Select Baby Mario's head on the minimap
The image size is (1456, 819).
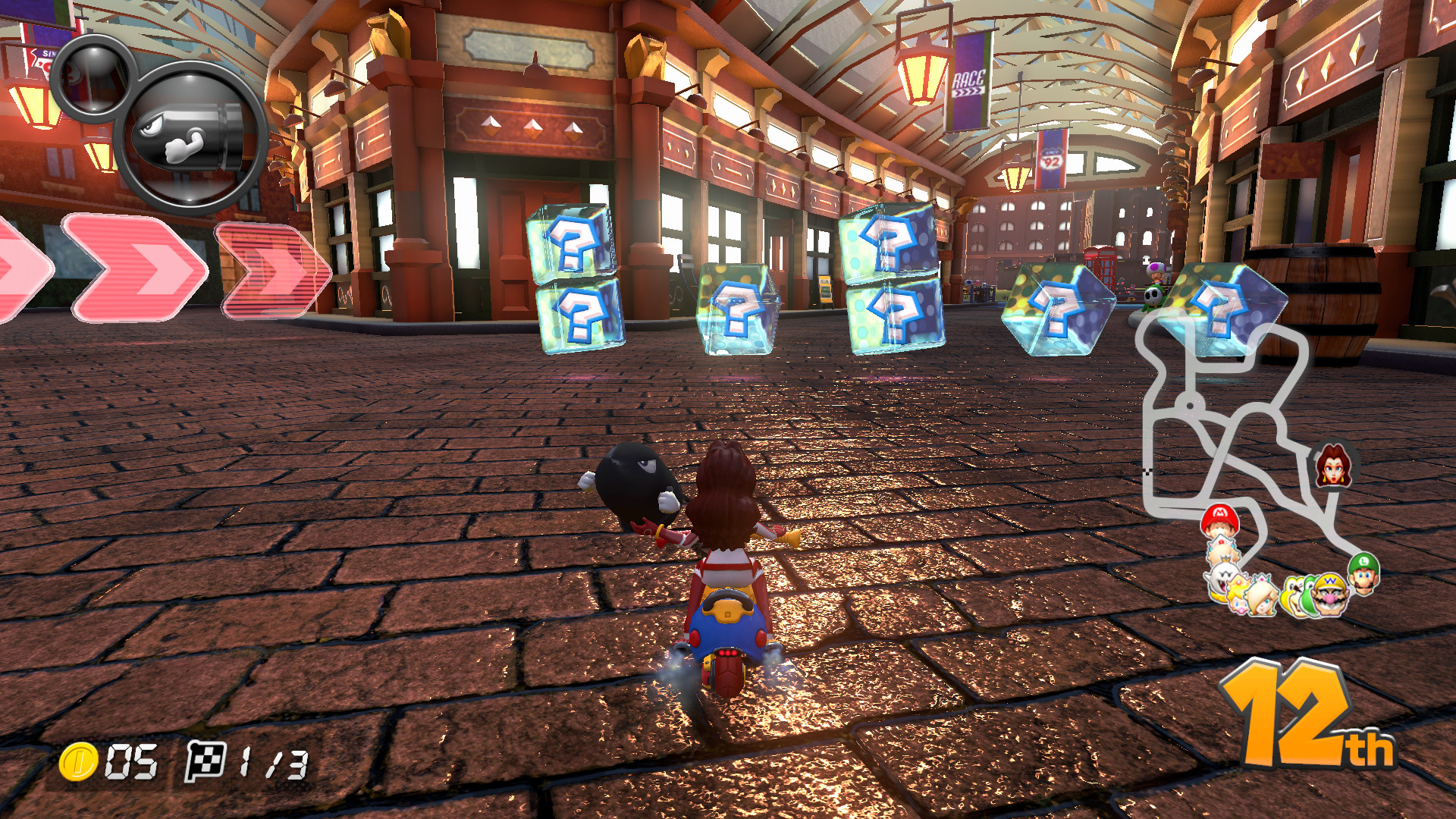point(1221,522)
